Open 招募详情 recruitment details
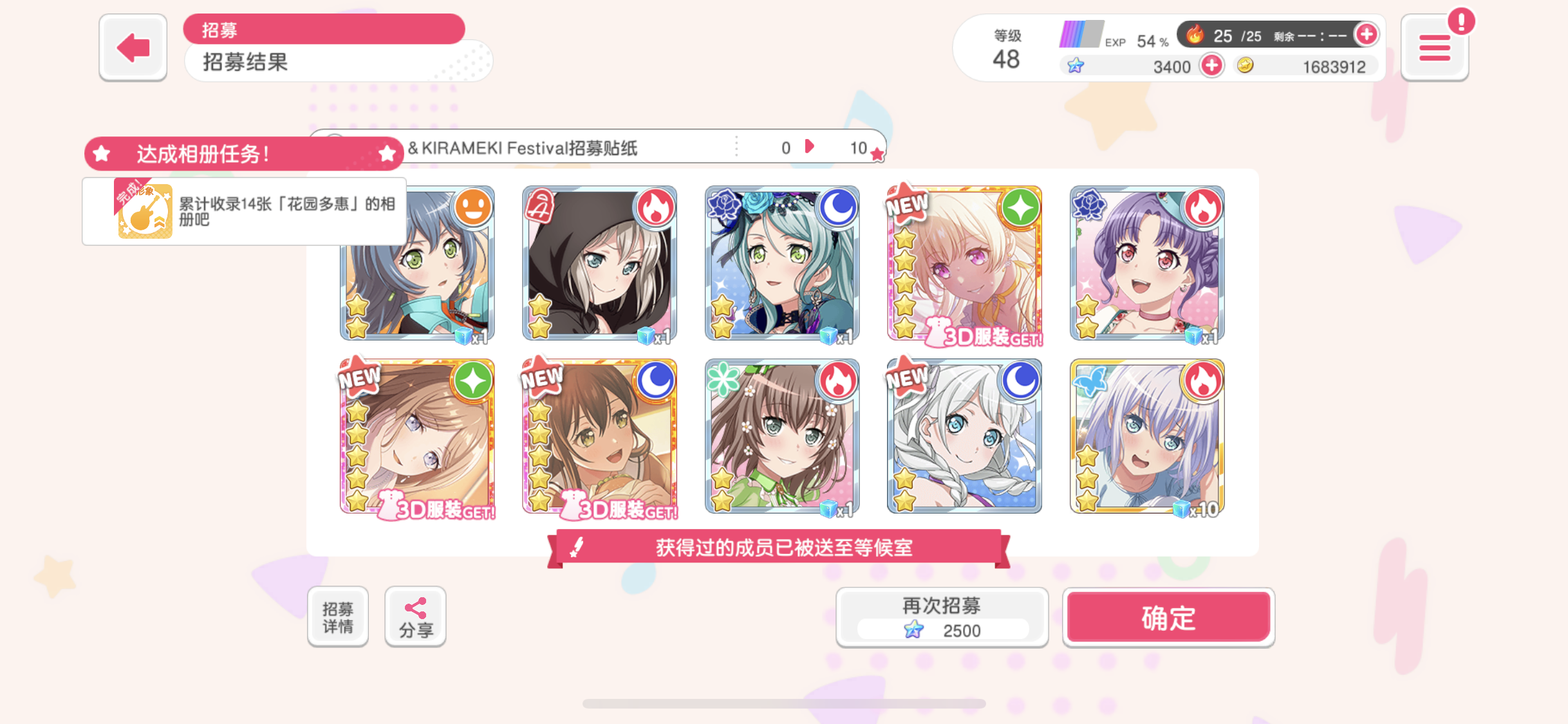This screenshot has width=1568, height=724. (337, 615)
